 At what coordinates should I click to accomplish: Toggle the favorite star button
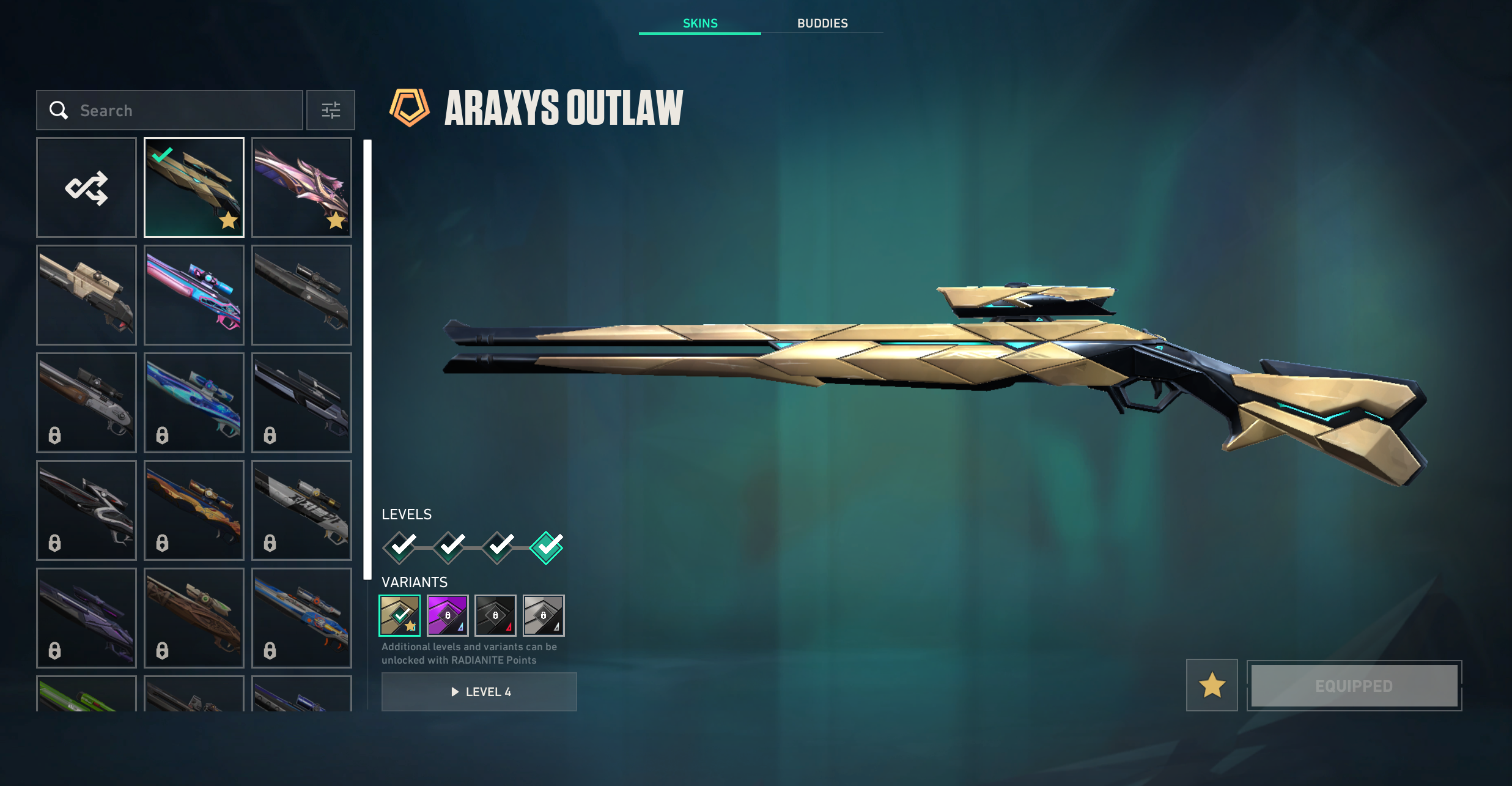tap(1212, 685)
